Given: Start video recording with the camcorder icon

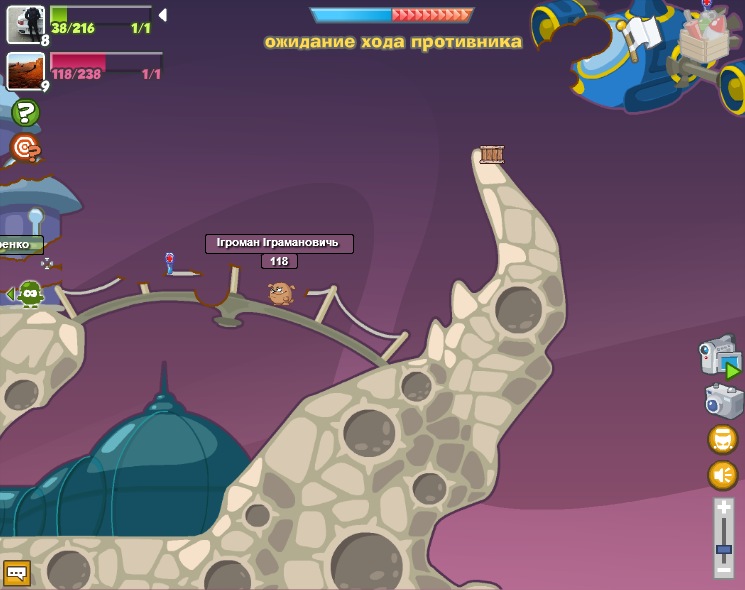Looking at the screenshot, I should coord(719,358).
